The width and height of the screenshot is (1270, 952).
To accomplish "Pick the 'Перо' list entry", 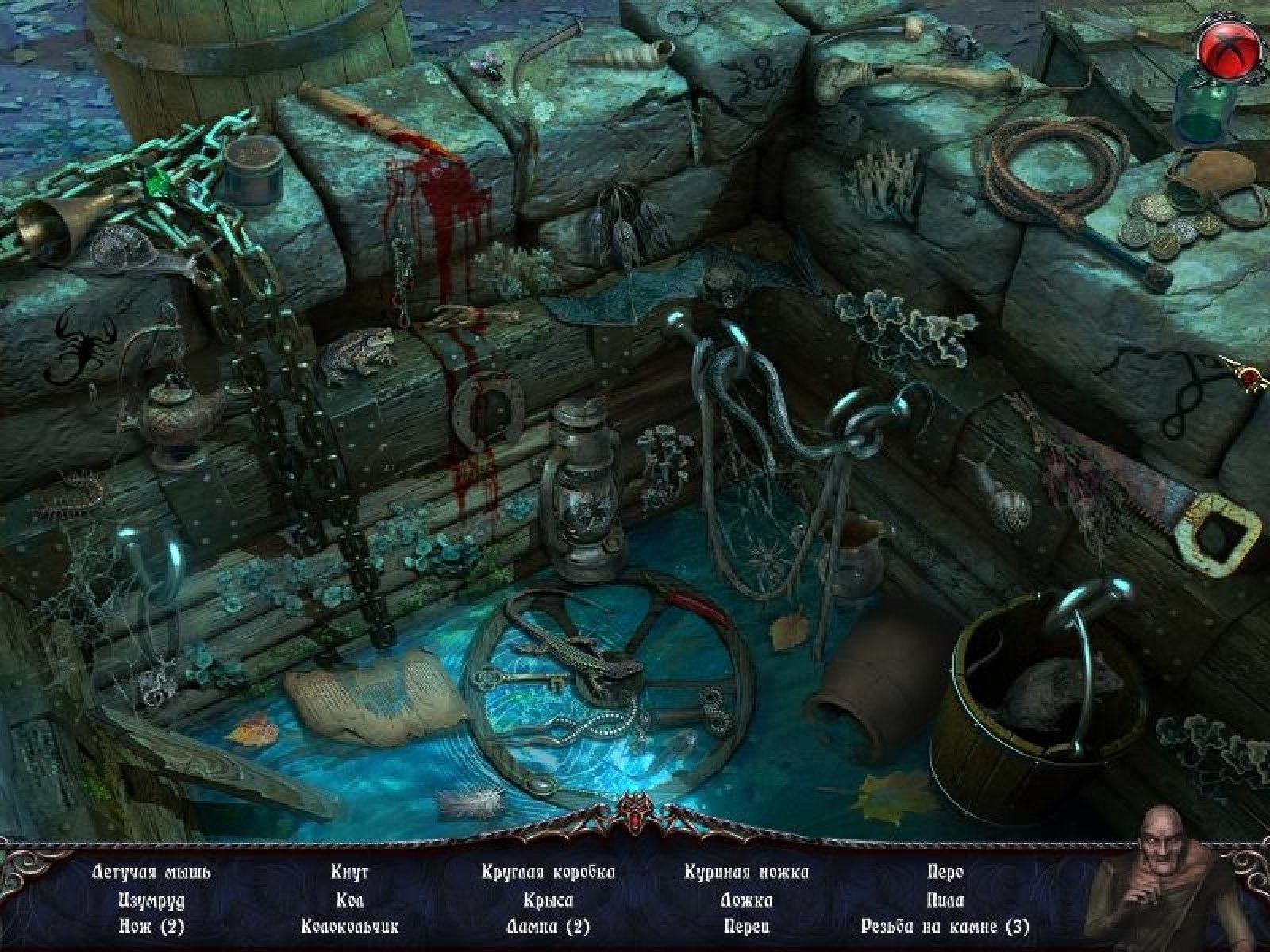I will coord(945,873).
